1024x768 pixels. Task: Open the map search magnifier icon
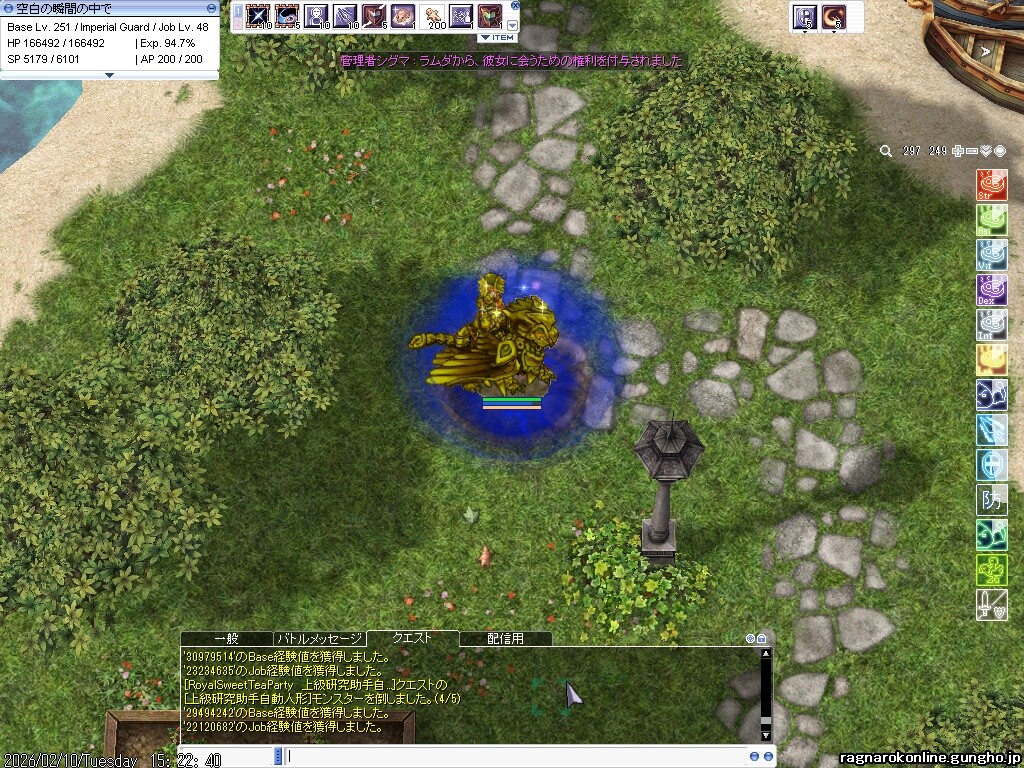click(886, 151)
